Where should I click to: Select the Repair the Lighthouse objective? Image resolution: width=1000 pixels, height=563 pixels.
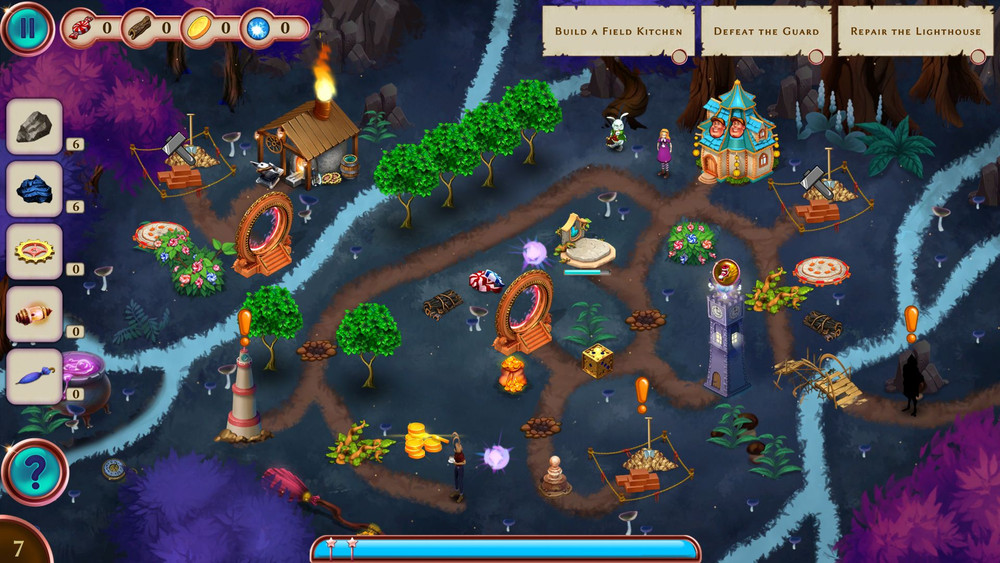(915, 31)
